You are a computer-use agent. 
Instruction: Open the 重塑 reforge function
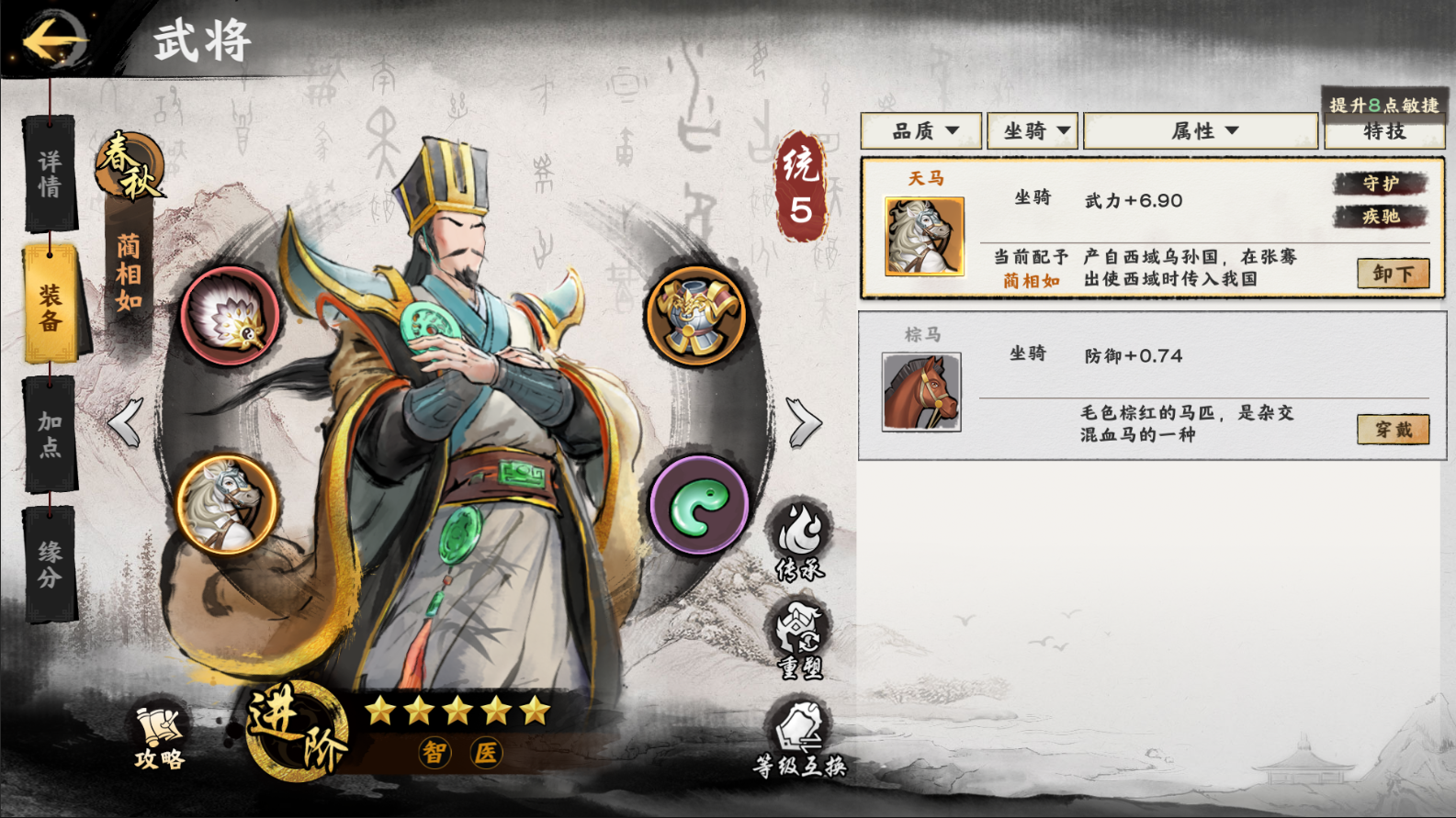799,640
